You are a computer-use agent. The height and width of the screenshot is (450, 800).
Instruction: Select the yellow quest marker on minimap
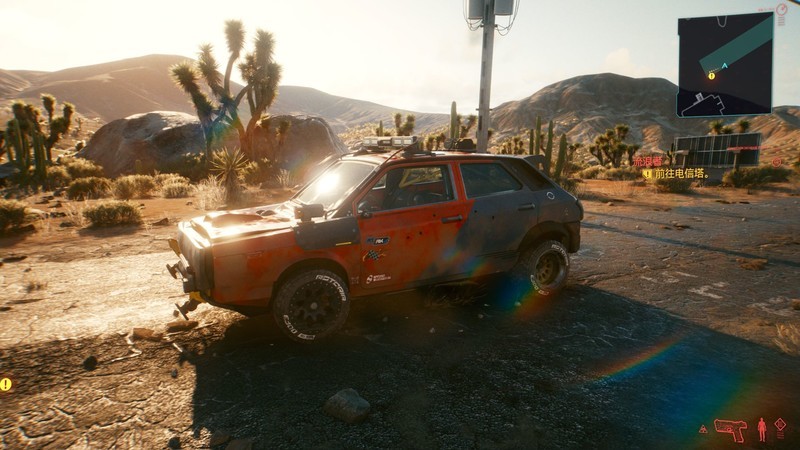(712, 74)
